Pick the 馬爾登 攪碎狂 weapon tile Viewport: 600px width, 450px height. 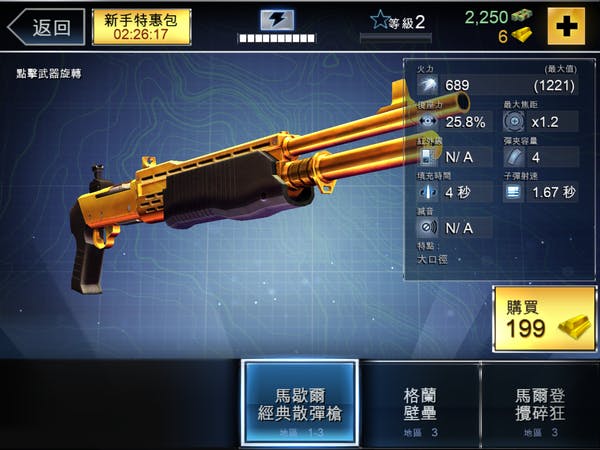tap(541, 403)
